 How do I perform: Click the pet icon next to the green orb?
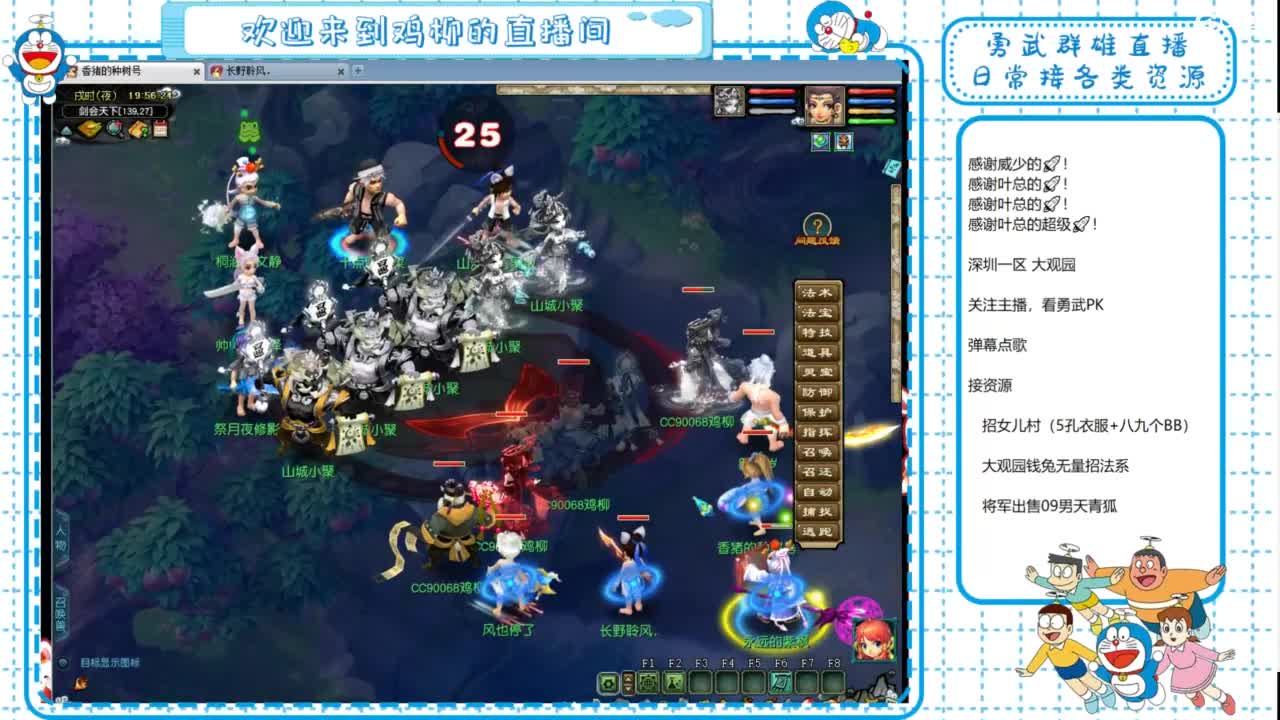point(846,140)
